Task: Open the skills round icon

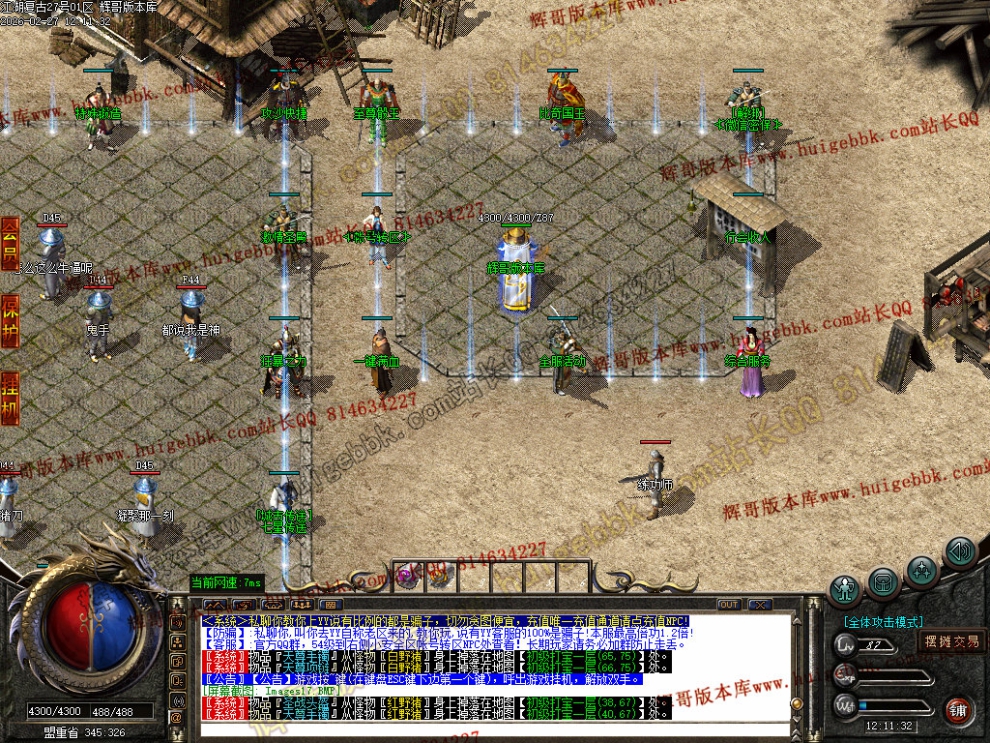Action: 921,570
